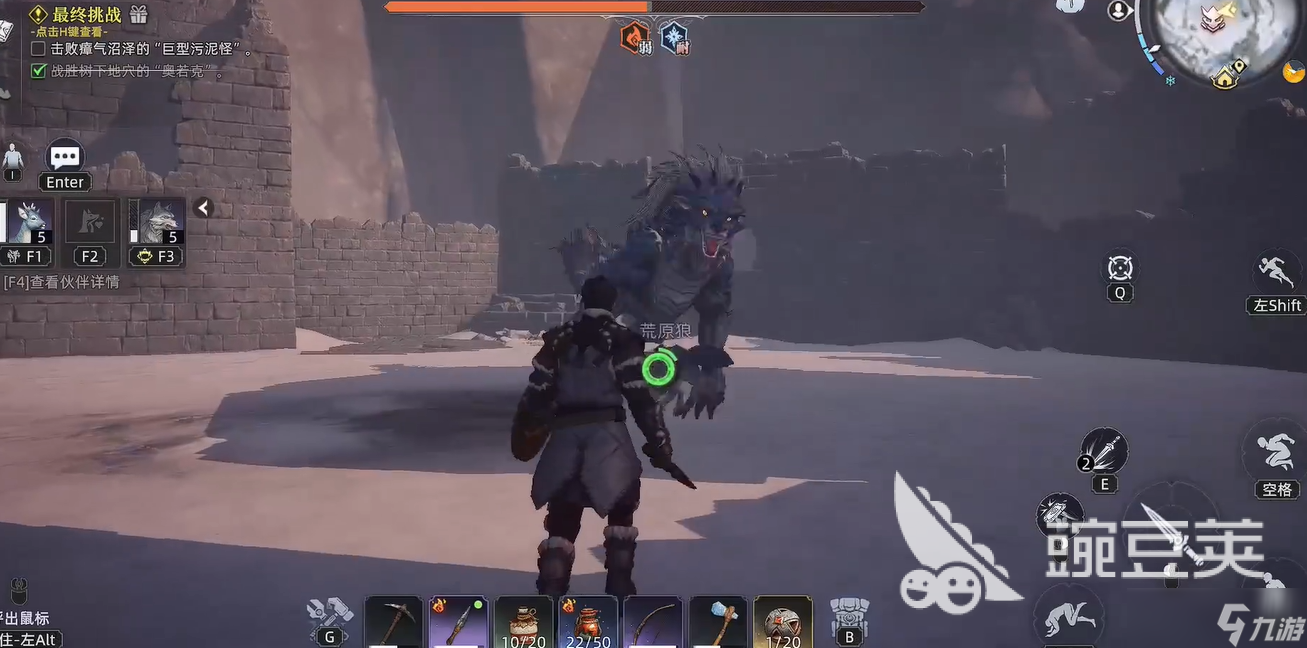
Task: Select the bow hotbar slot
Action: 652,622
